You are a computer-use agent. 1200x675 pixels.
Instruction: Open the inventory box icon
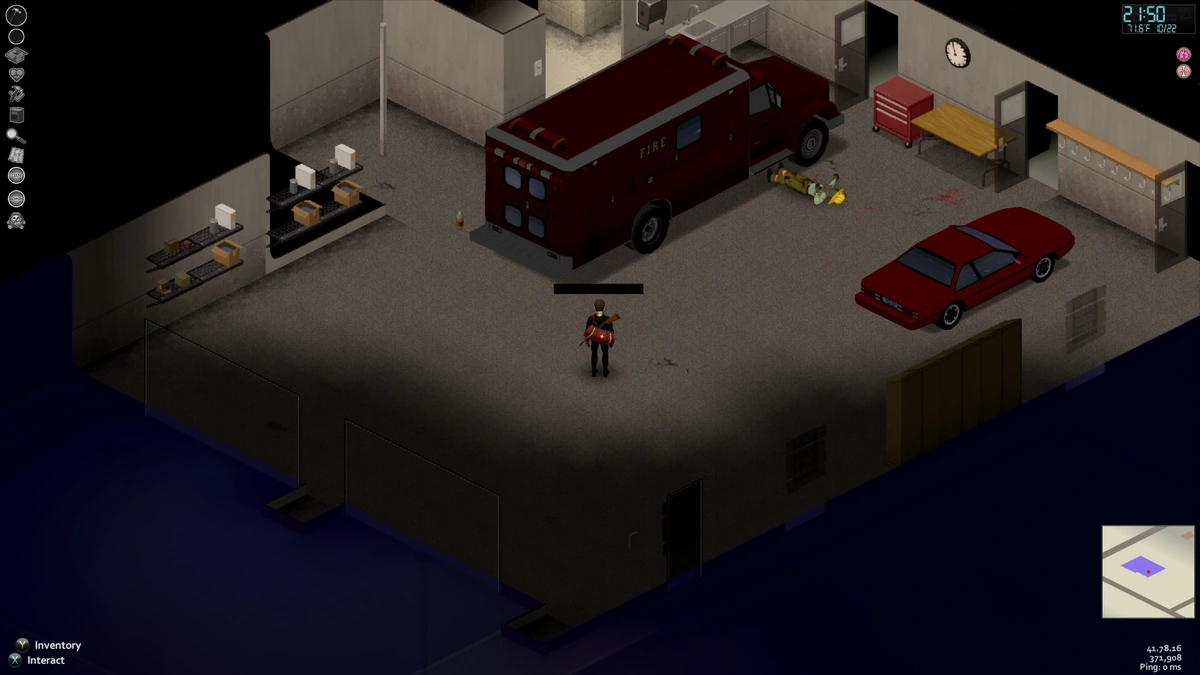coord(16,55)
